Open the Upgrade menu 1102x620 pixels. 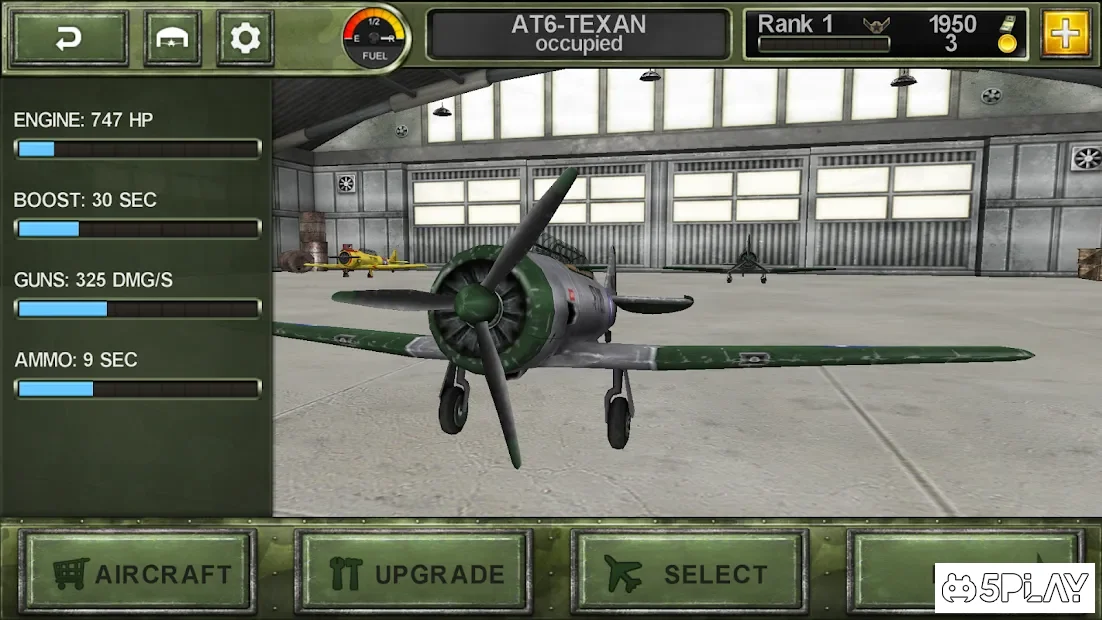(x=414, y=572)
